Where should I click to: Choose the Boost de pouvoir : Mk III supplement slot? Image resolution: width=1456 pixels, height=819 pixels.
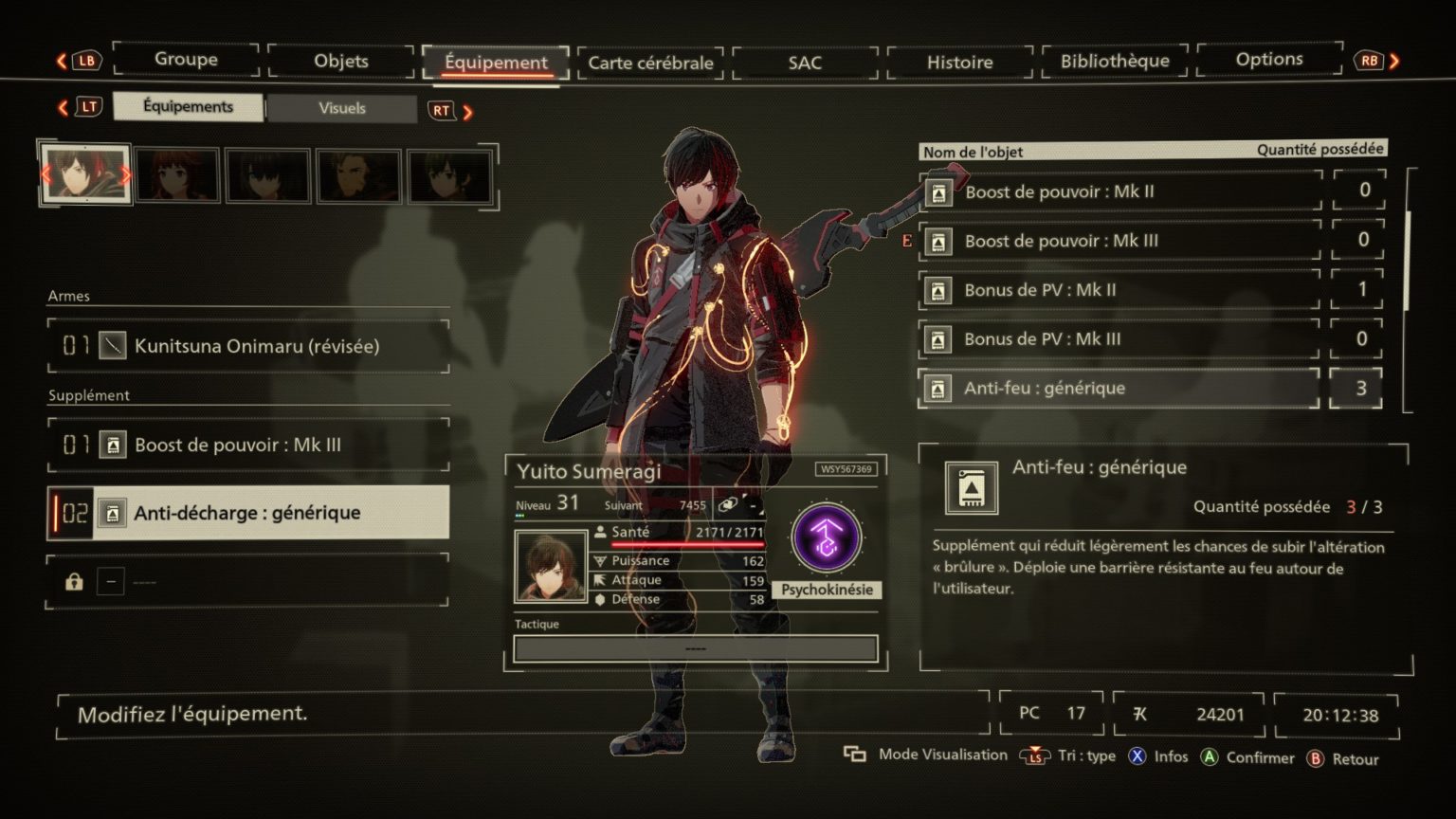pyautogui.click(x=248, y=445)
